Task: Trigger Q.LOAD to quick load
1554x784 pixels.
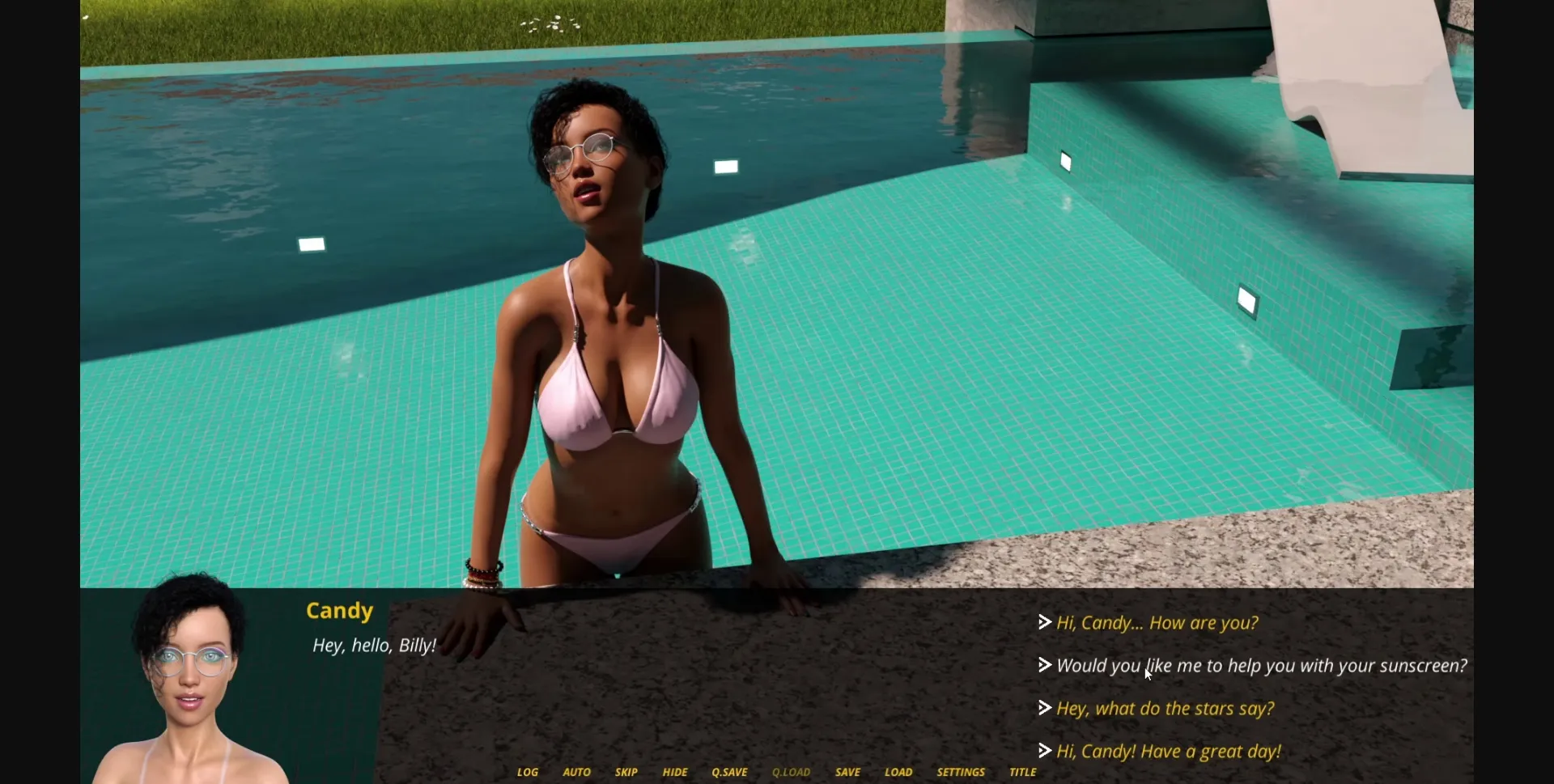Action: (x=790, y=772)
